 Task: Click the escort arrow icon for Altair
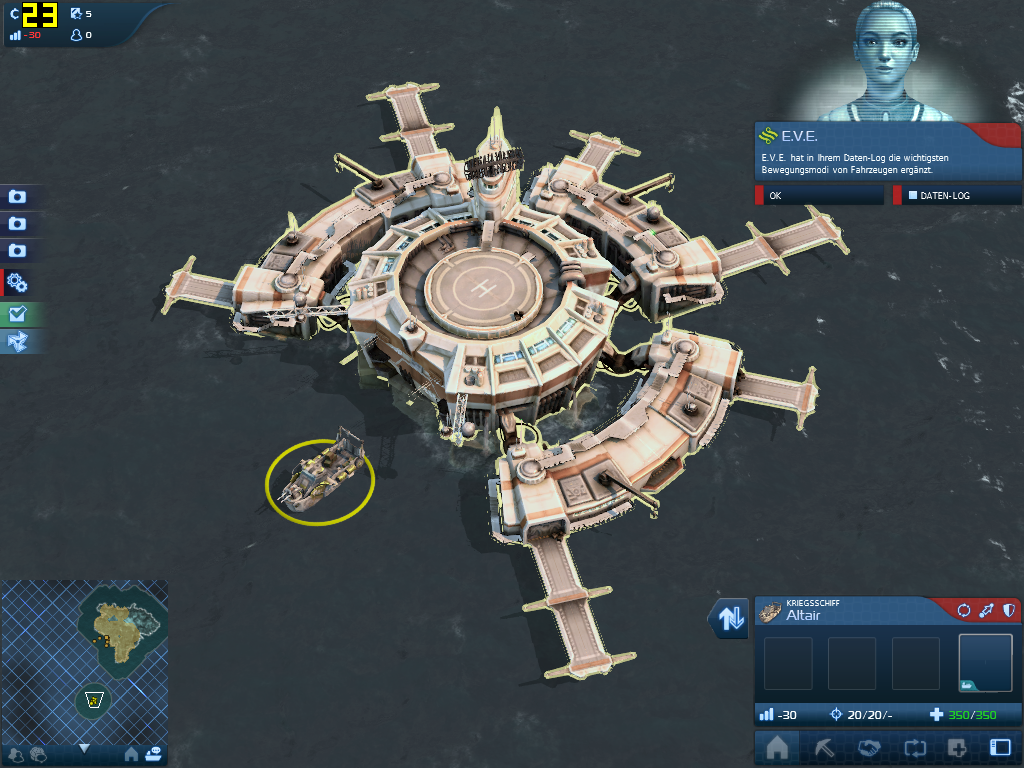[987, 610]
